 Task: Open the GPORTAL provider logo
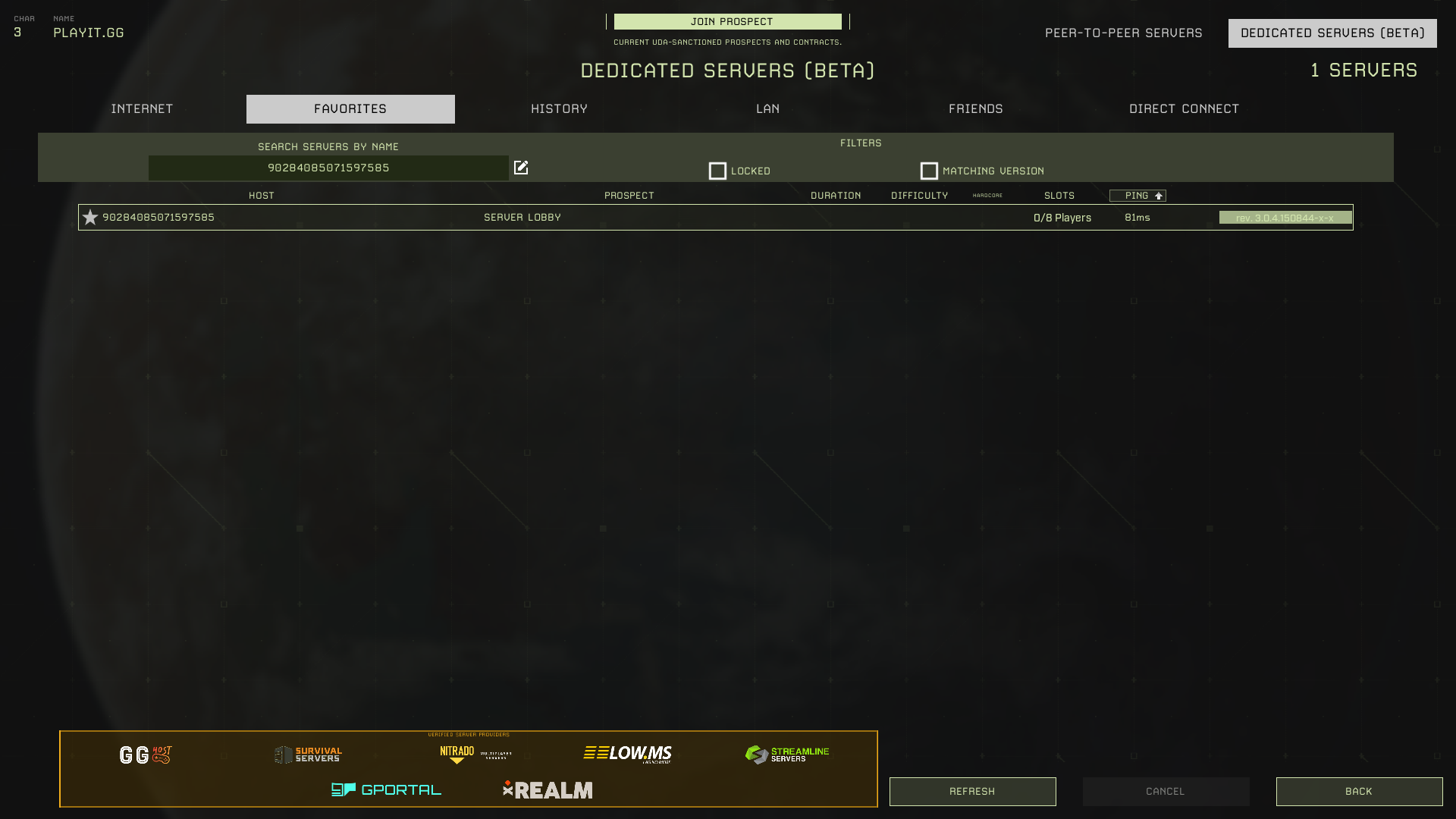(387, 789)
